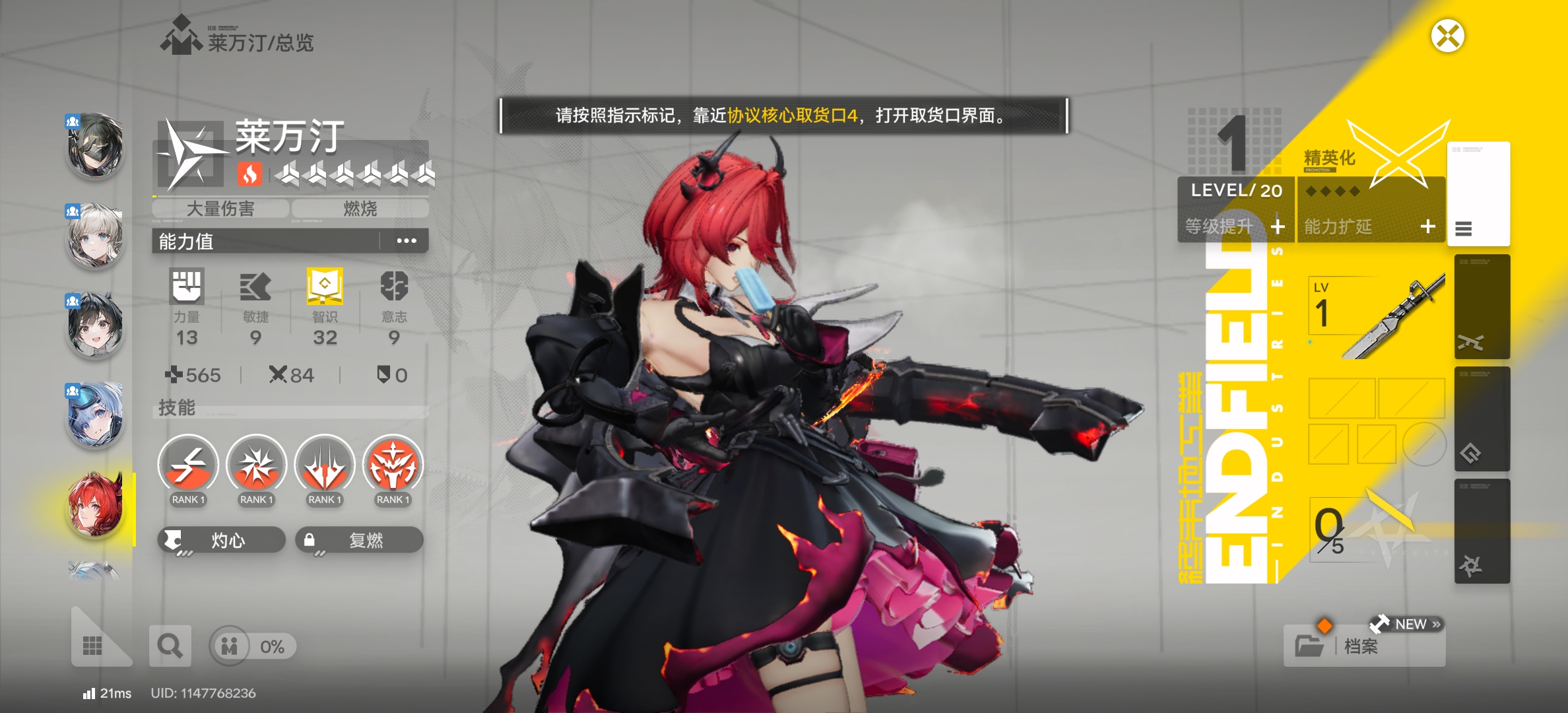Image resolution: width=1568 pixels, height=713 pixels.
Task: Select the red-haired Laevatain portrait
Action: [x=96, y=504]
